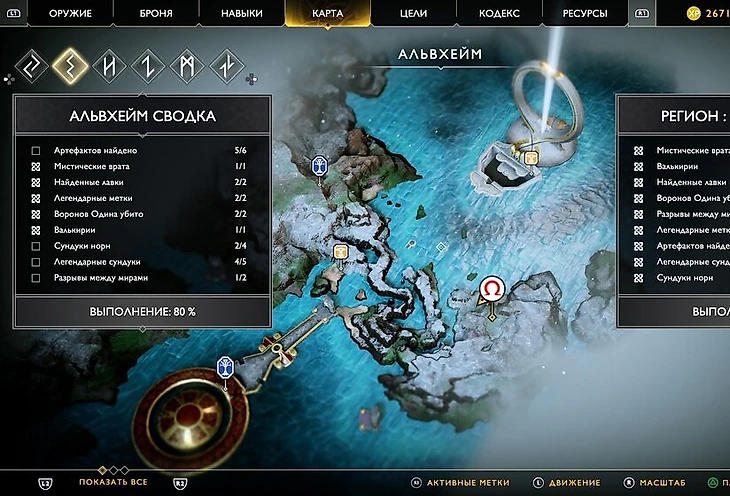Switch to the Оружие tab

70,13
